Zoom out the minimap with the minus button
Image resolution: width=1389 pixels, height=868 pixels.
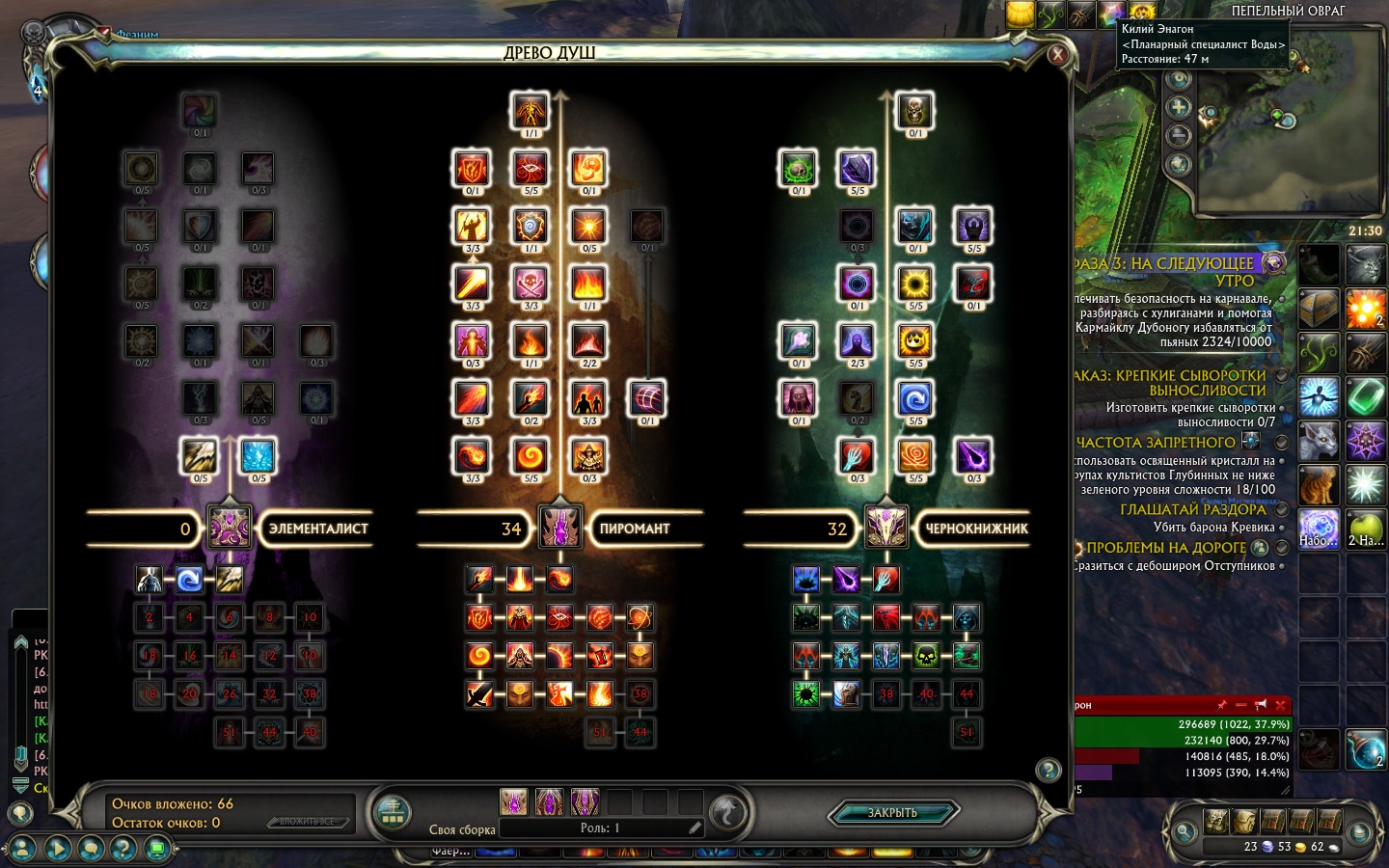click(1178, 136)
